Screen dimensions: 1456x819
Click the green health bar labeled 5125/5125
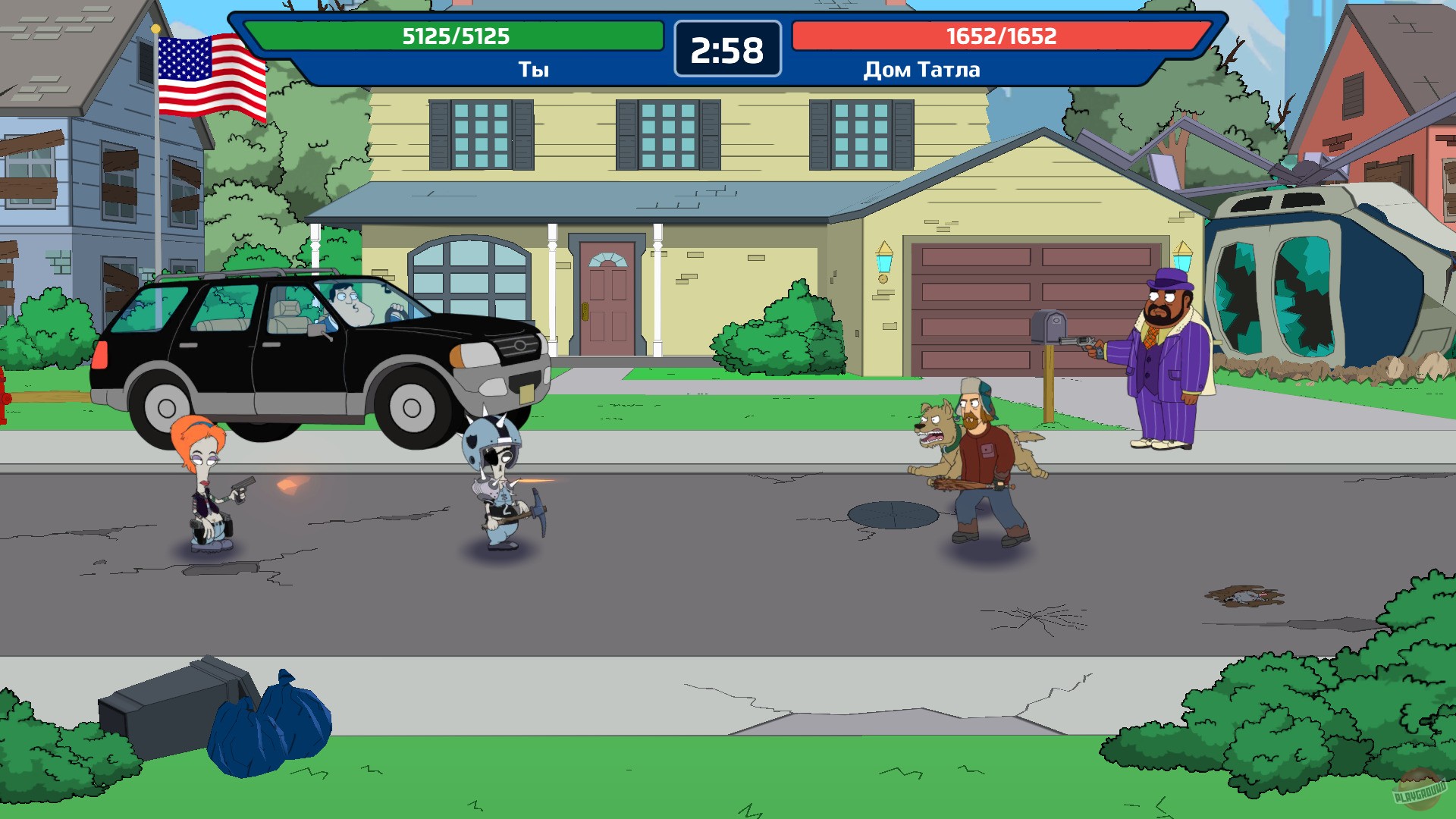(x=455, y=35)
